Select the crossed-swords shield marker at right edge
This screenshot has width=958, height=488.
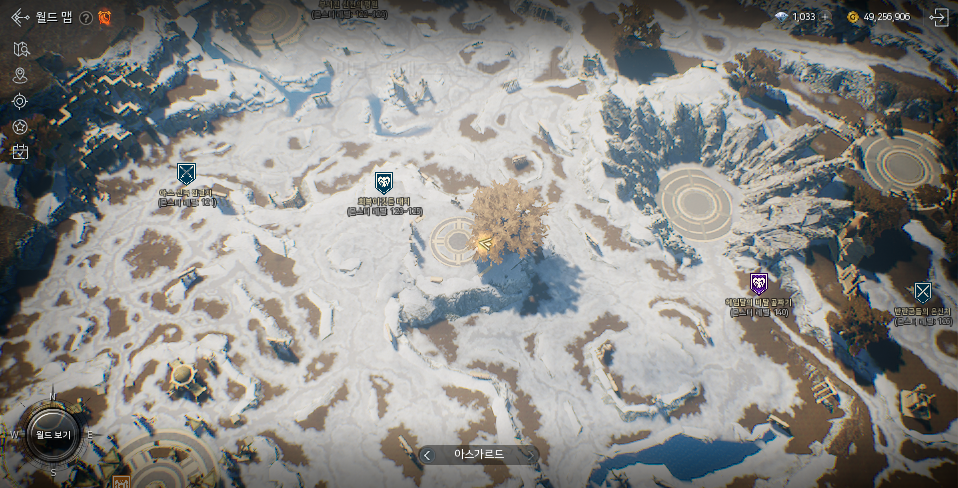(922, 292)
